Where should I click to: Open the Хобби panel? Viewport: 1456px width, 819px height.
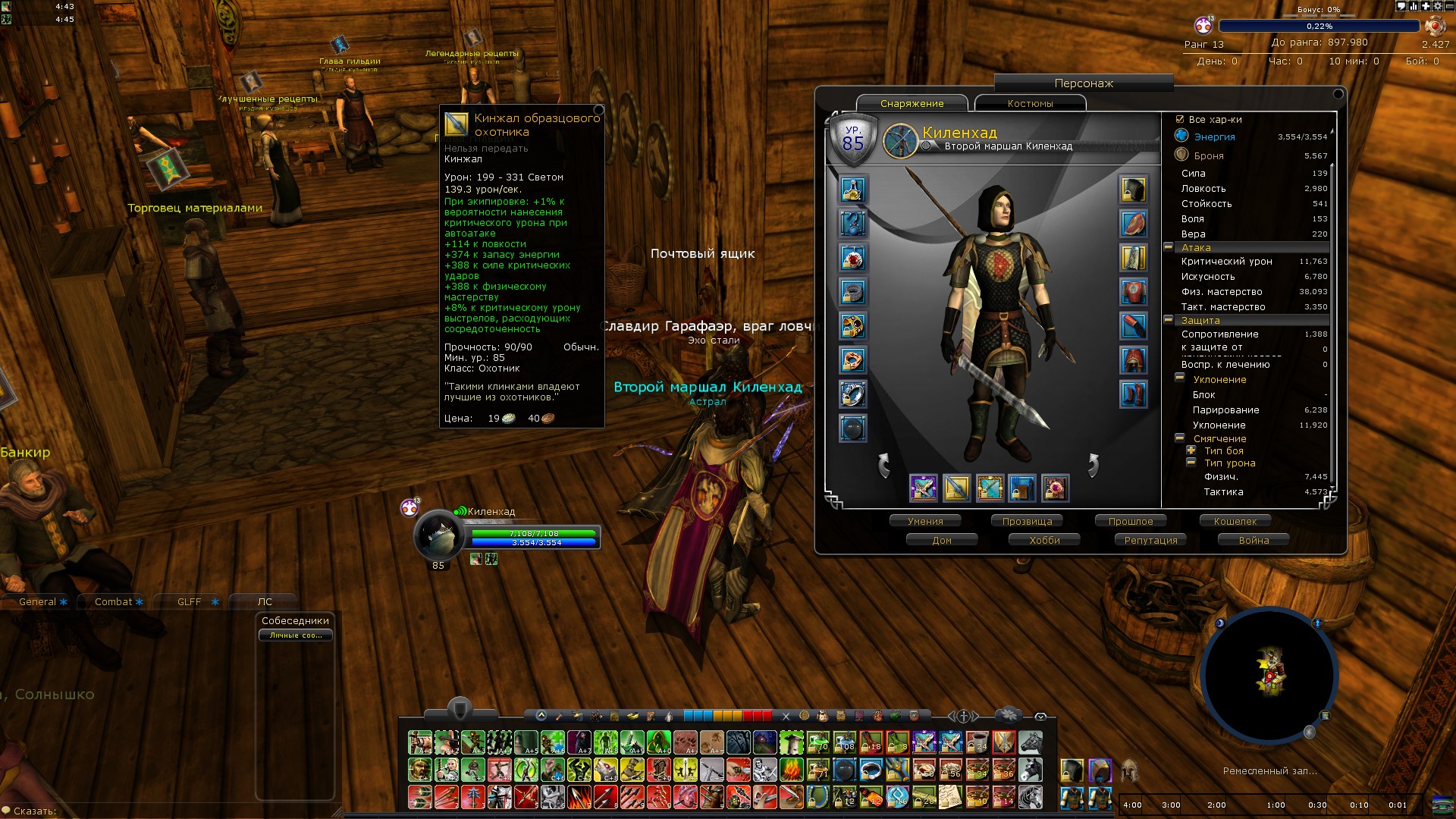pos(1044,540)
